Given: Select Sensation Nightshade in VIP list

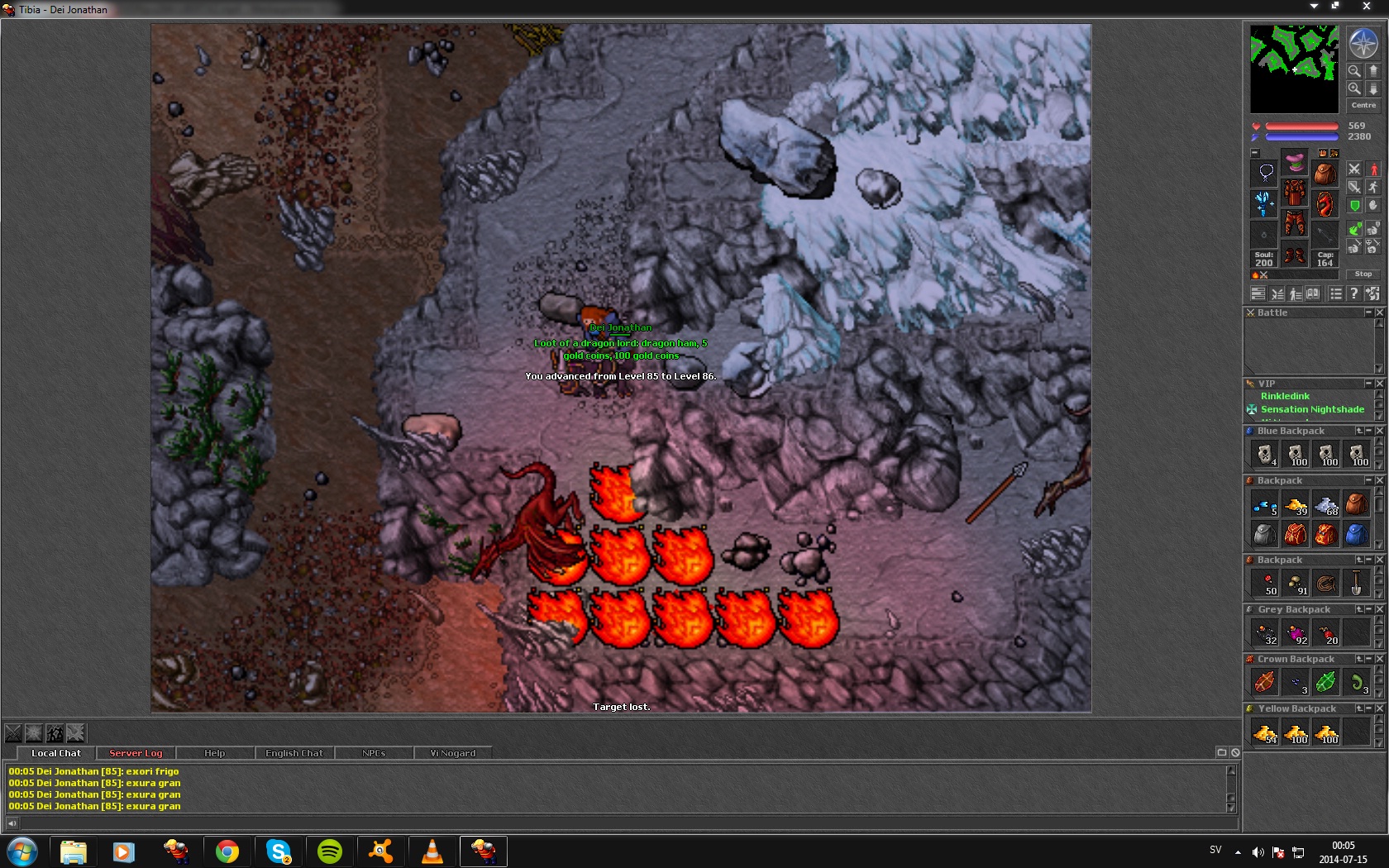Looking at the screenshot, I should pos(1312,409).
